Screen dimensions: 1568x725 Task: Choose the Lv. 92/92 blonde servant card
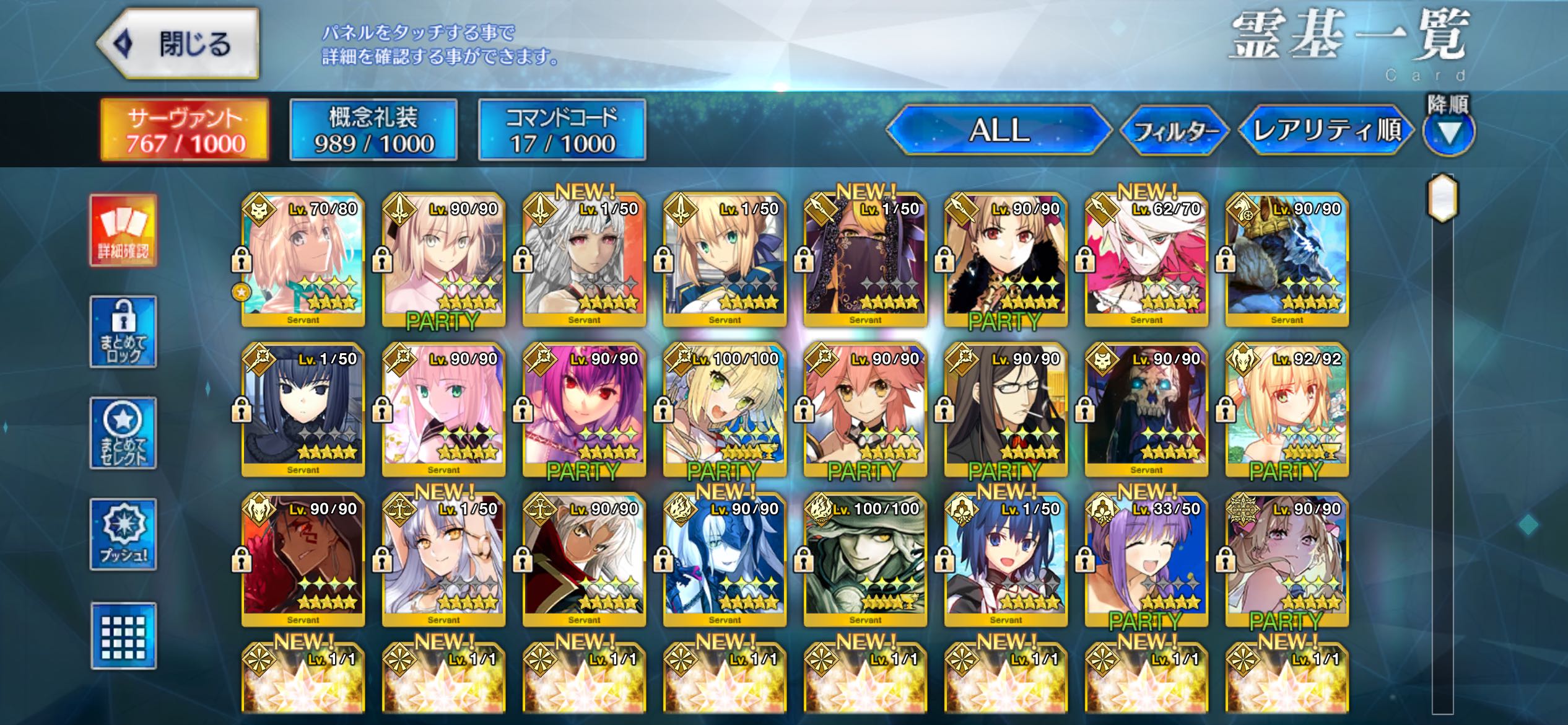pyautogui.click(x=1287, y=410)
